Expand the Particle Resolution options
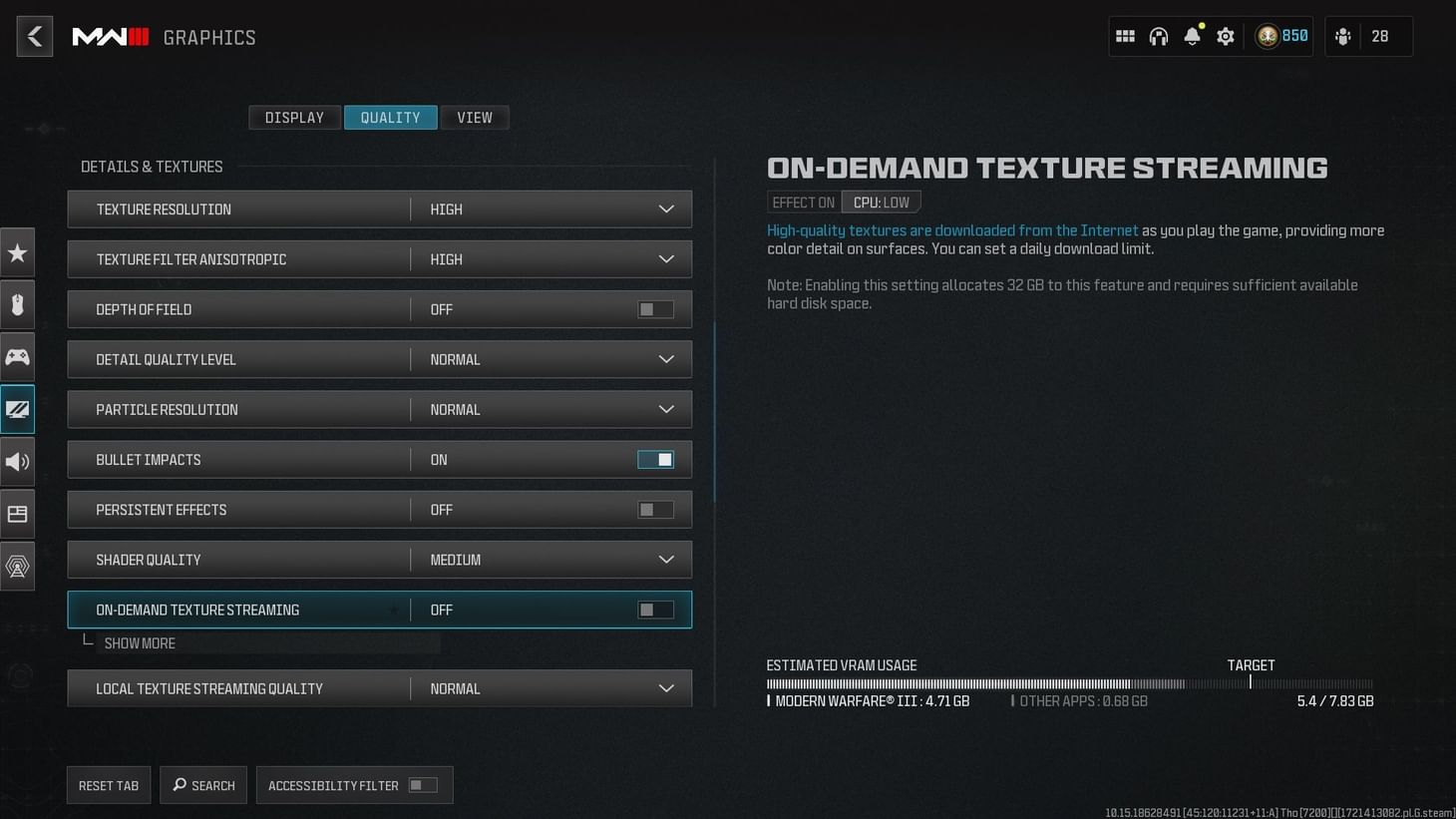The image size is (1456, 819). (x=665, y=409)
